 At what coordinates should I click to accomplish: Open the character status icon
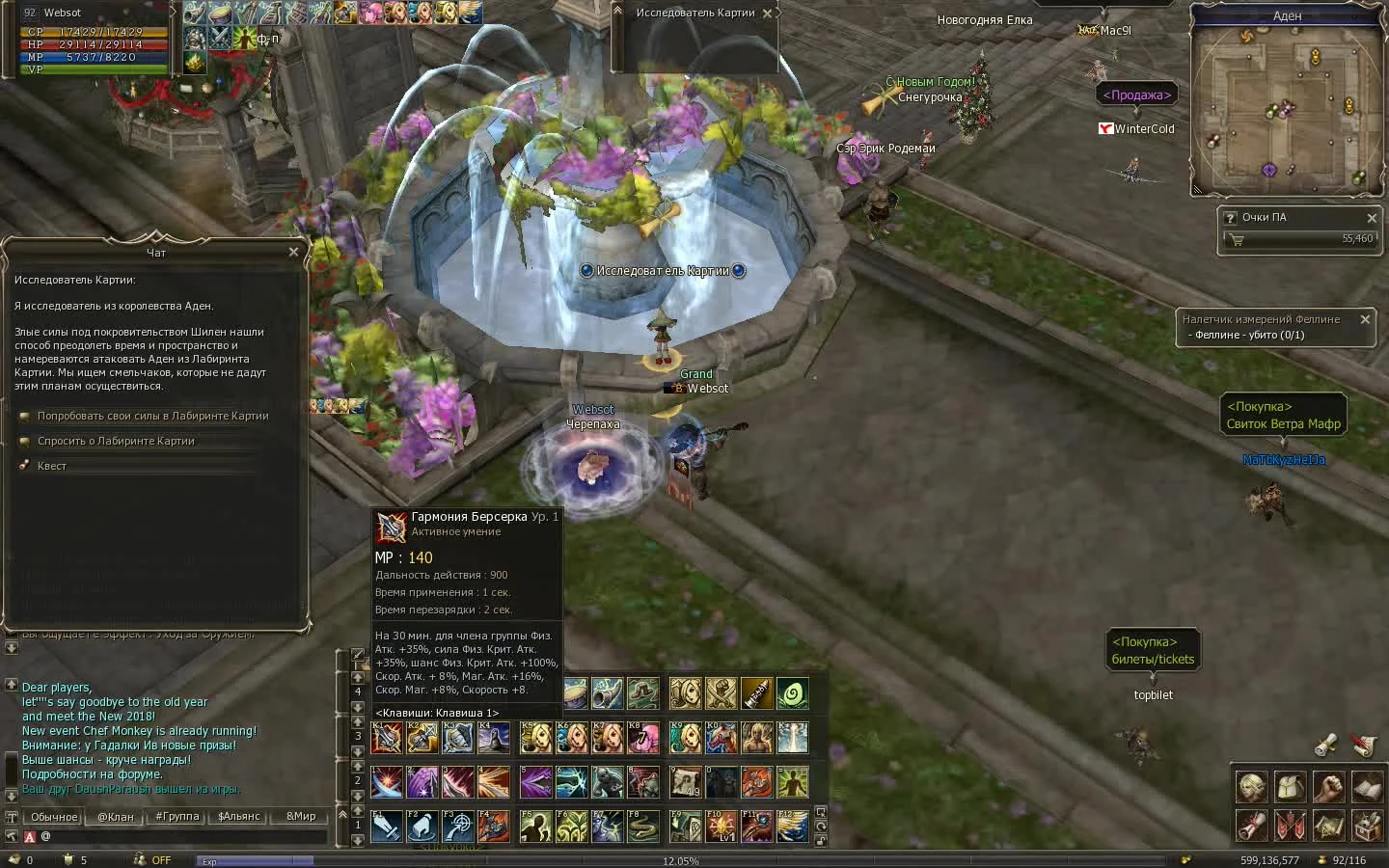click(x=1251, y=787)
